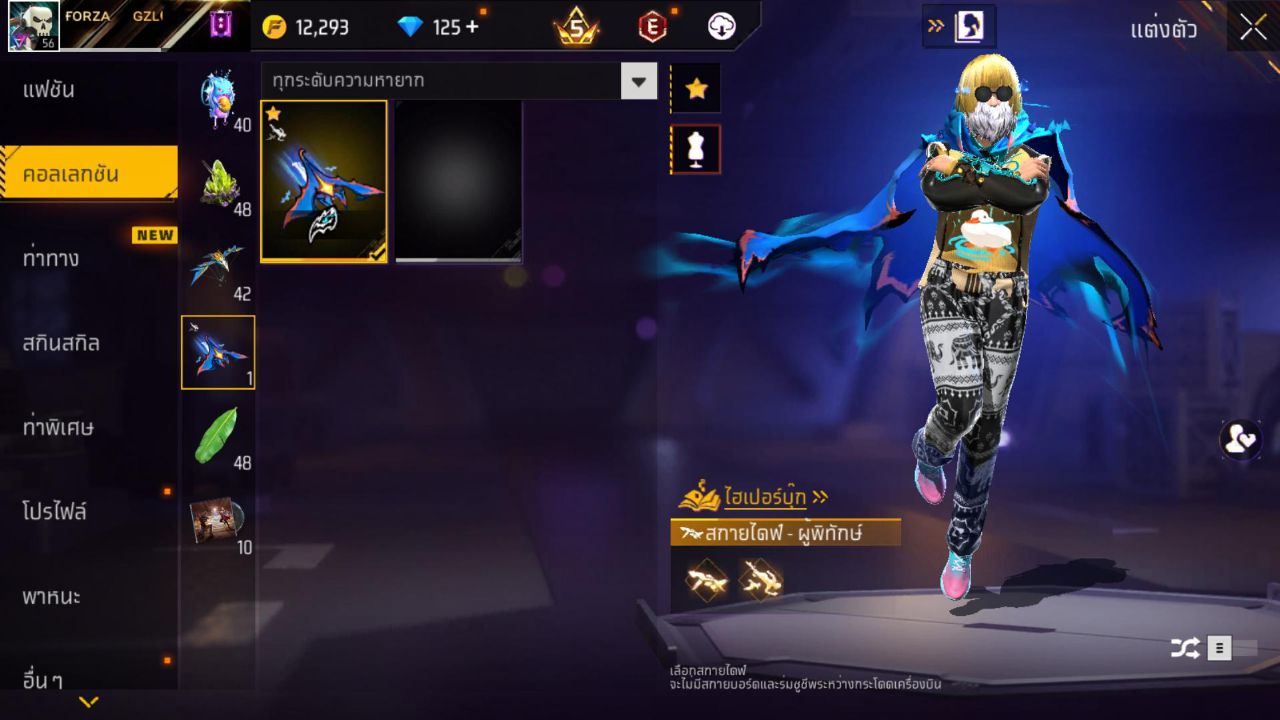Click the shuffle random outfit icon
1280x720 pixels.
pyautogui.click(x=1186, y=647)
